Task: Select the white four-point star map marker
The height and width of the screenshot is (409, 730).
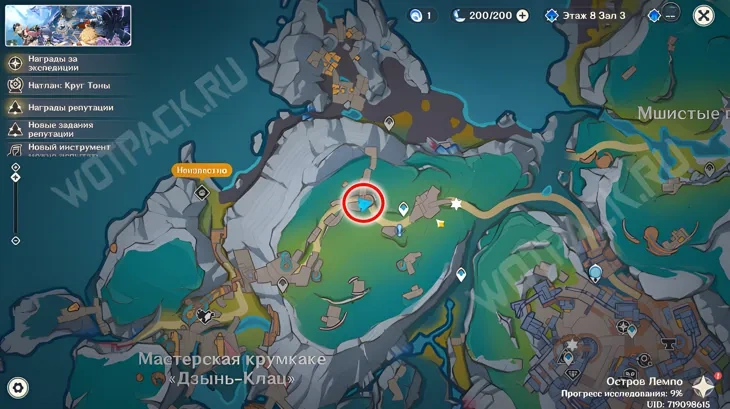Action: coord(457,204)
